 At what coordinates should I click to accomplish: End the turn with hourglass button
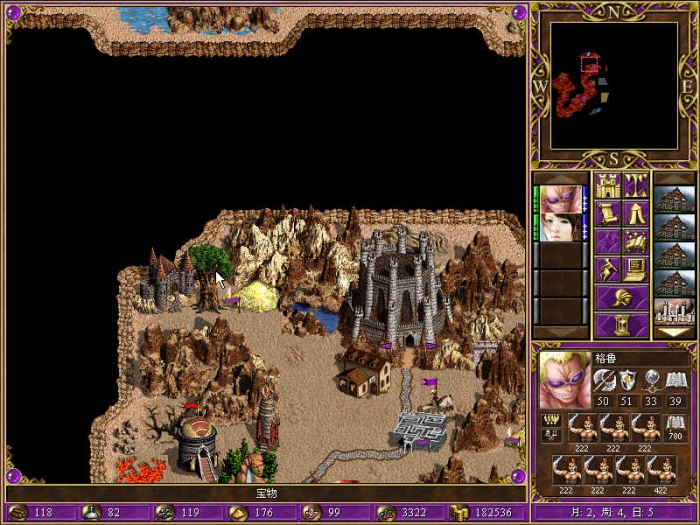(x=621, y=325)
